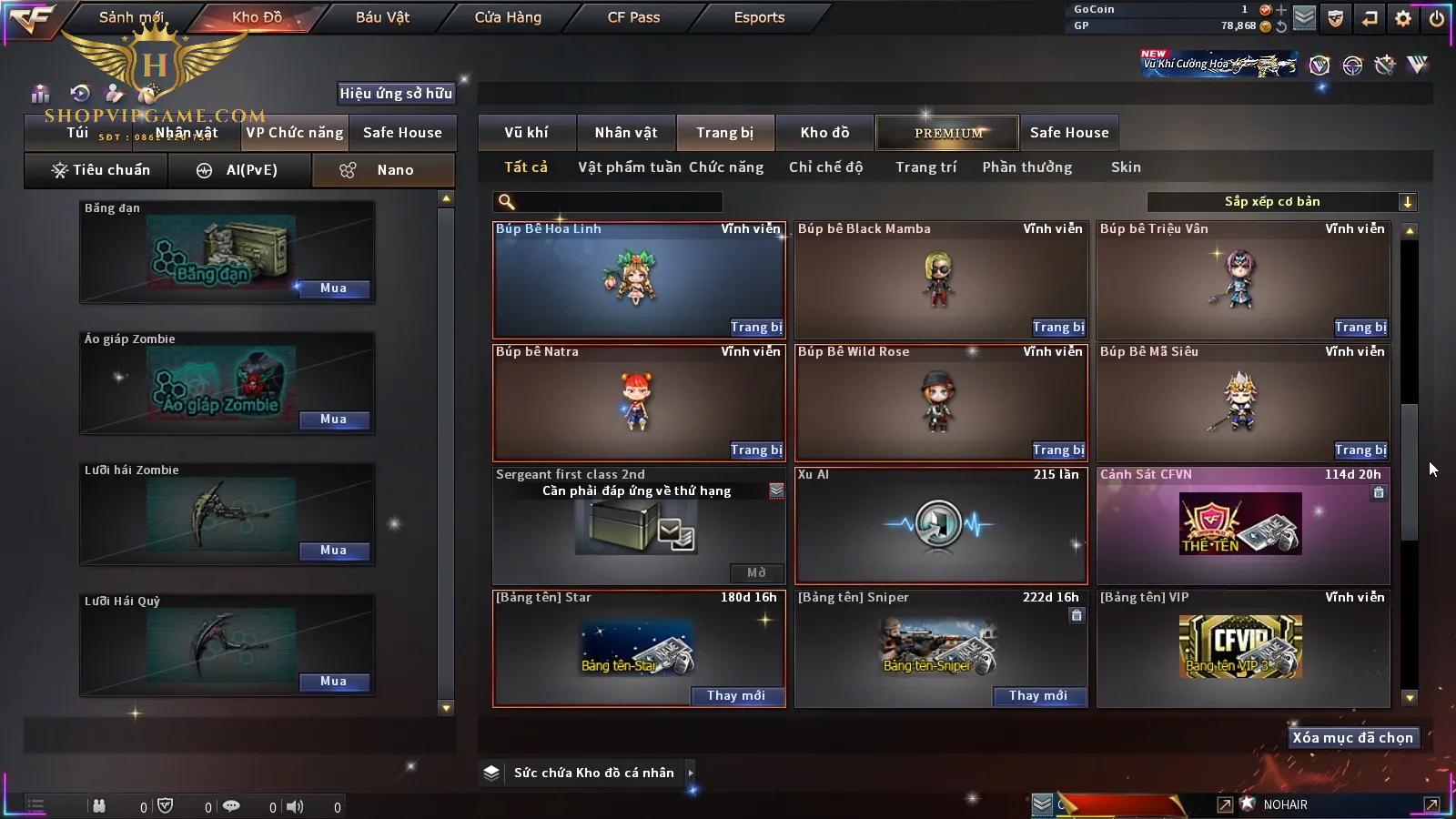Expand Sức chứa Kho đồ cá nhân

click(x=691, y=773)
